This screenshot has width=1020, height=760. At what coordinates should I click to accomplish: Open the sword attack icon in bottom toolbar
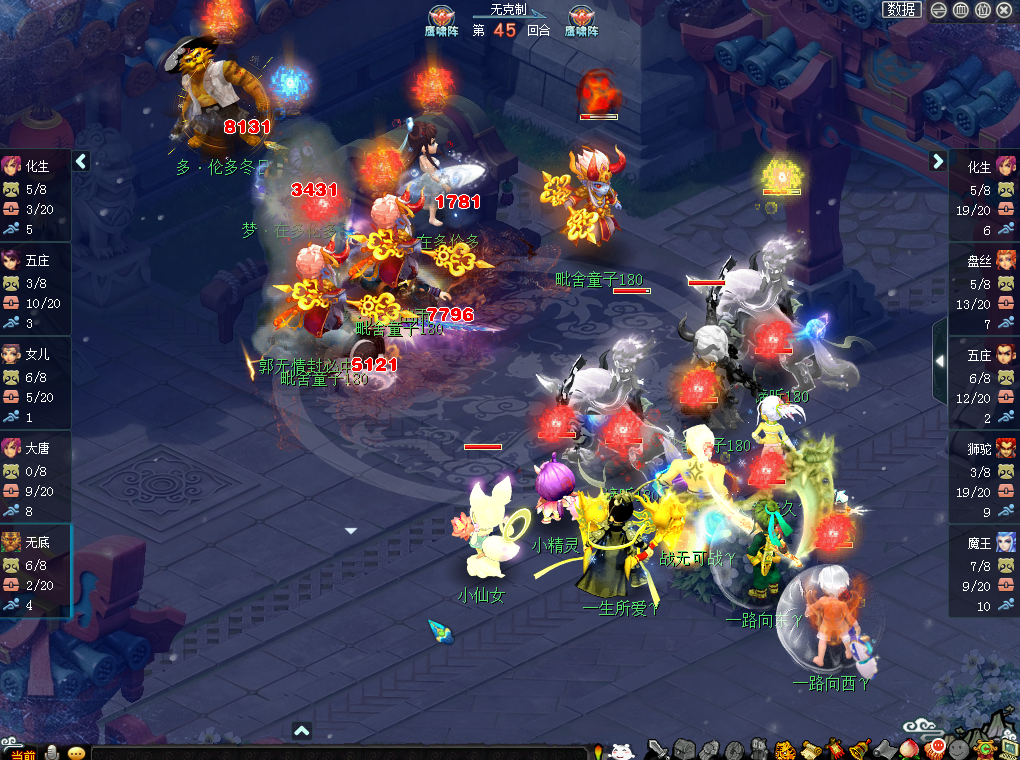click(657, 749)
